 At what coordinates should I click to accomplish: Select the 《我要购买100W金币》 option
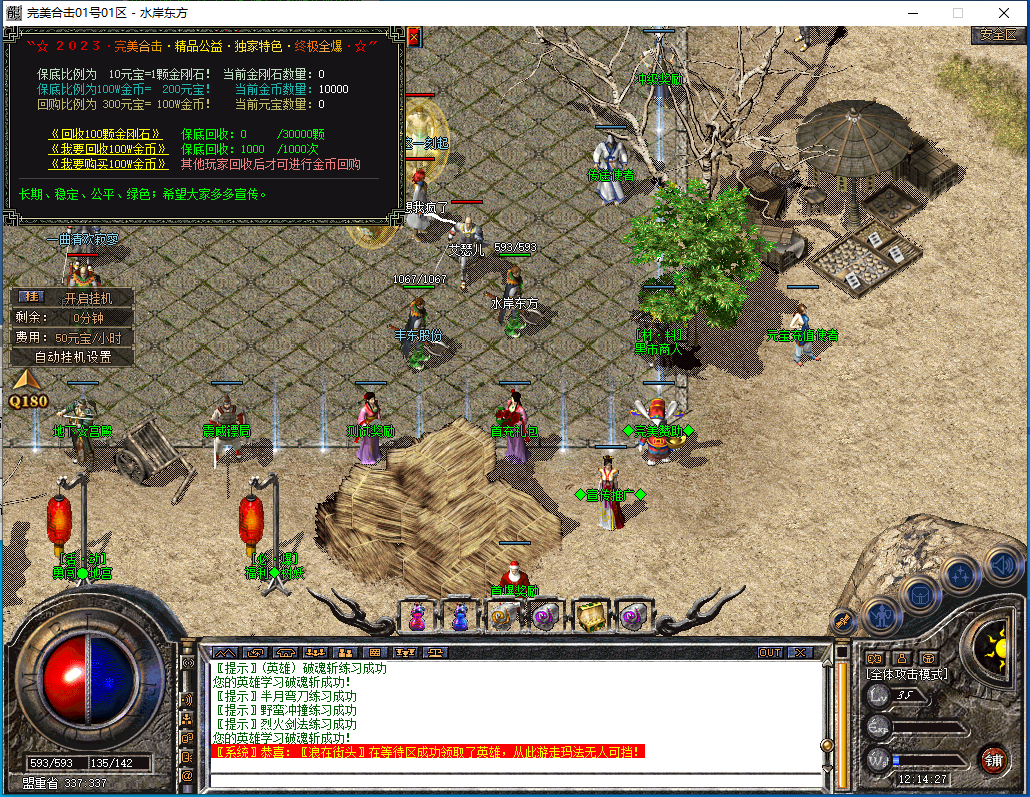pos(109,164)
